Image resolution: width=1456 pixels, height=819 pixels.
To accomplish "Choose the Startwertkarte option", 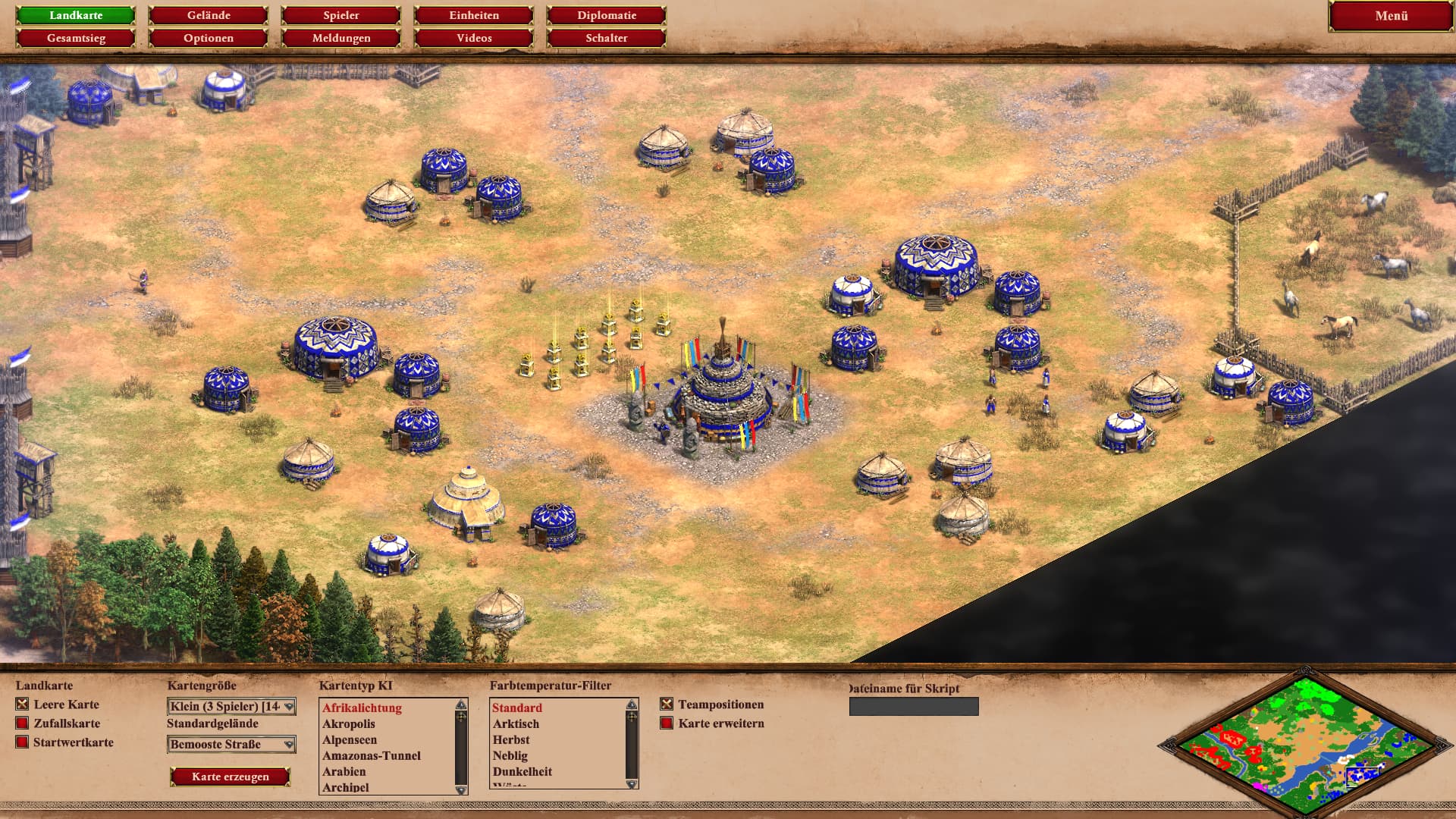I will (x=23, y=742).
